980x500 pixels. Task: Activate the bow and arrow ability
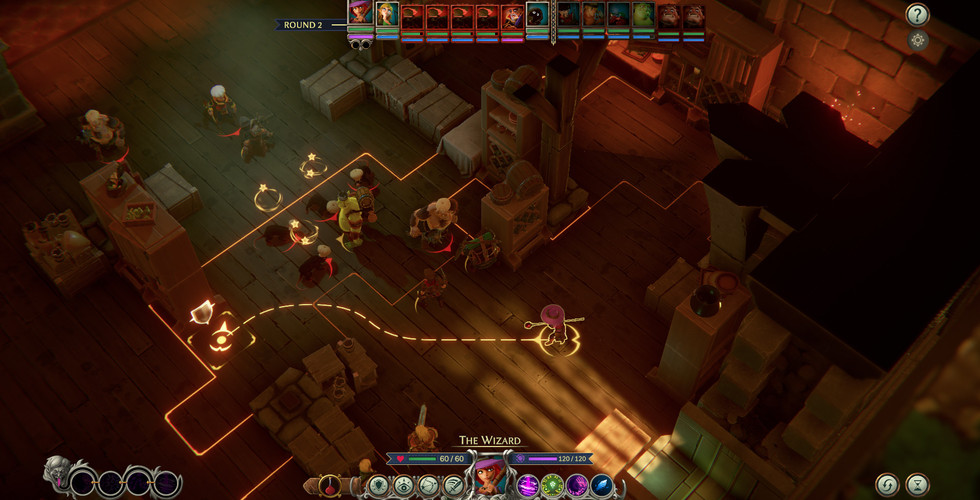[x=429, y=486]
